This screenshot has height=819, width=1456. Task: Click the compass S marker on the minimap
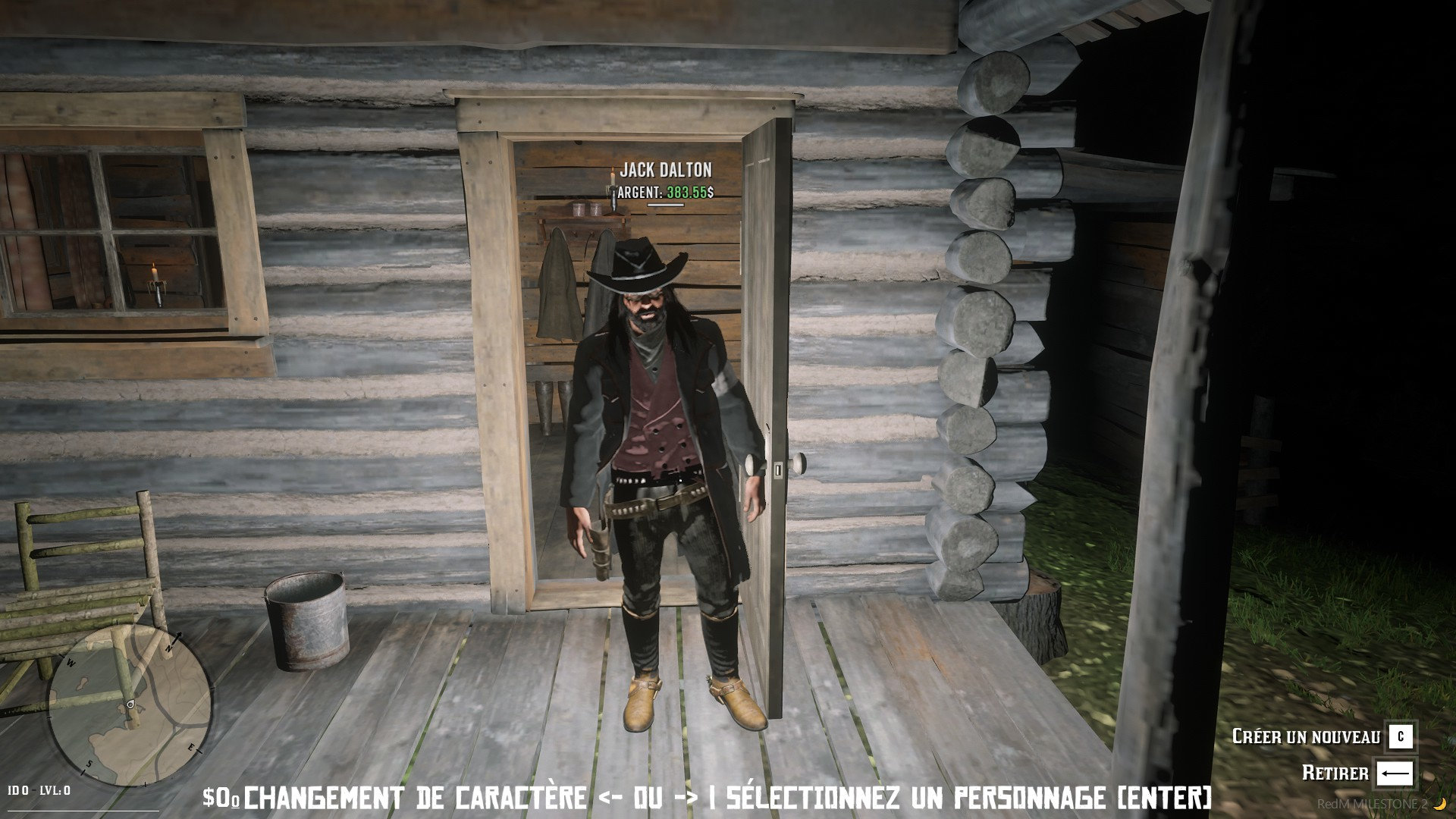88,764
